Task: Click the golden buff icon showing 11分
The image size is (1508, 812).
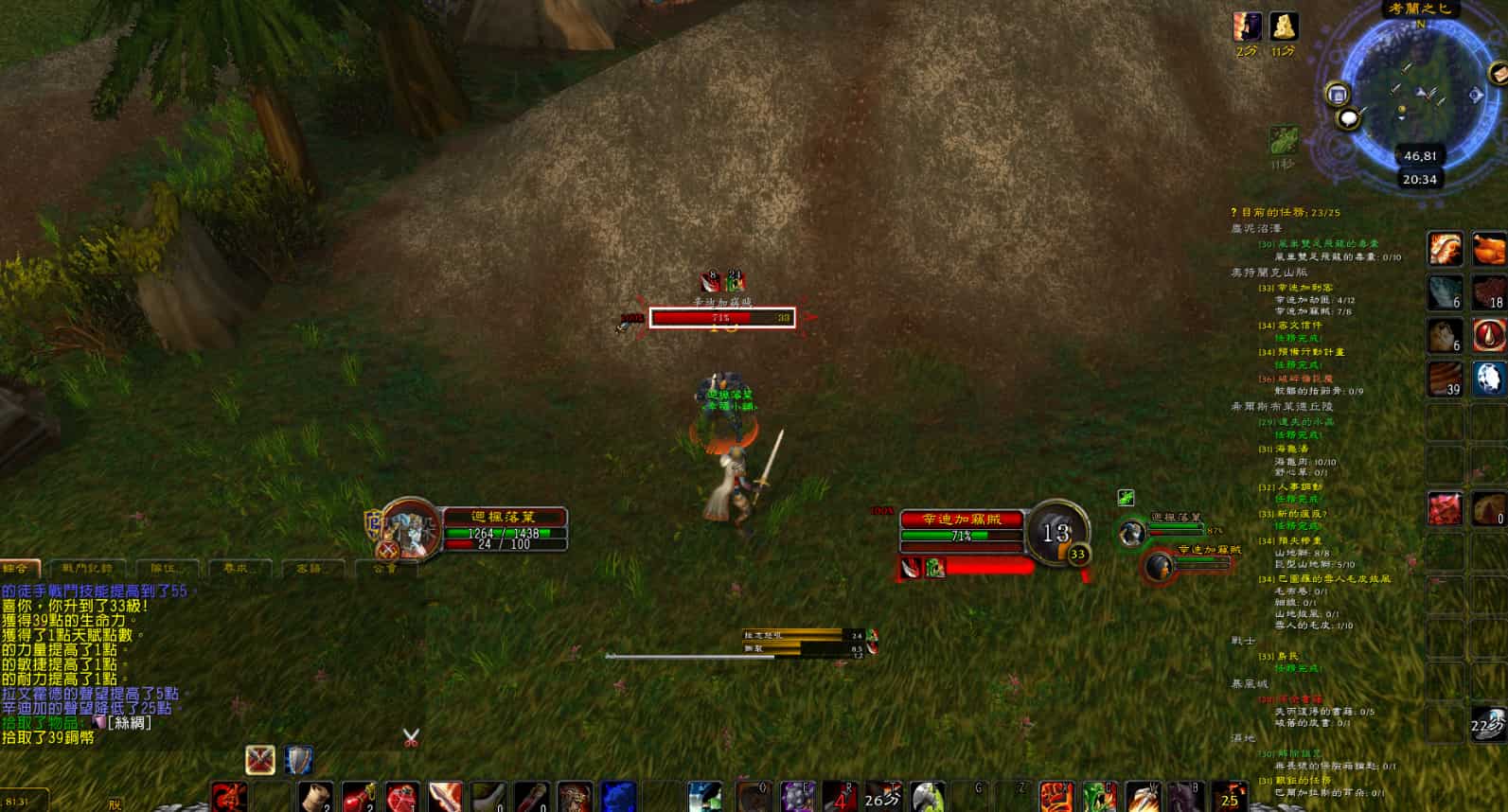Action: [1284, 26]
